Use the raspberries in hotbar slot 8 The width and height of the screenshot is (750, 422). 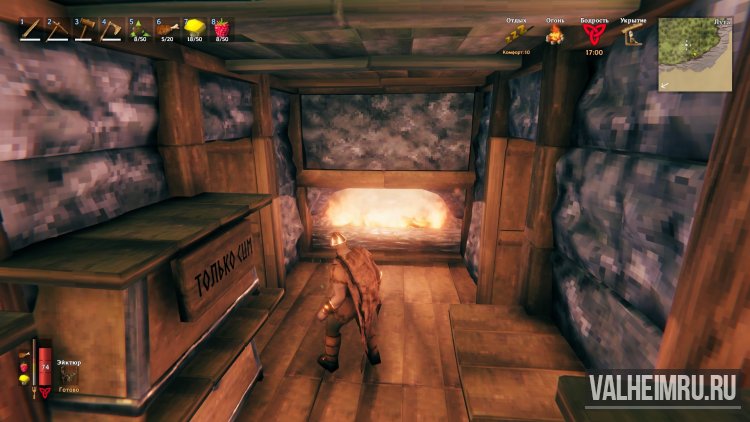221,29
